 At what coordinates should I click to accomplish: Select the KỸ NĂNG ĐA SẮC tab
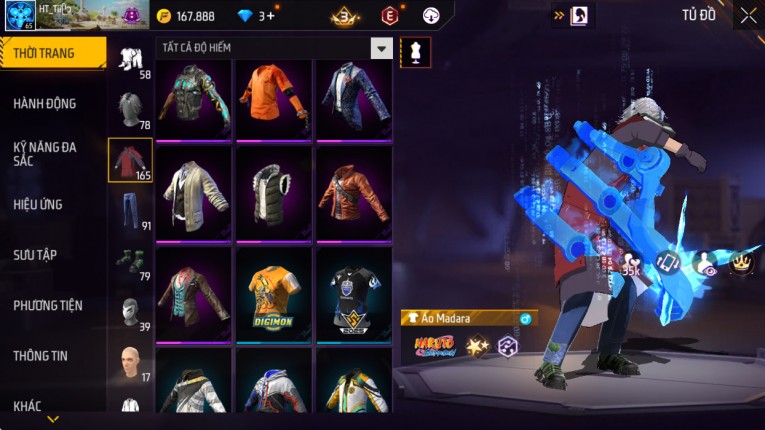45,153
